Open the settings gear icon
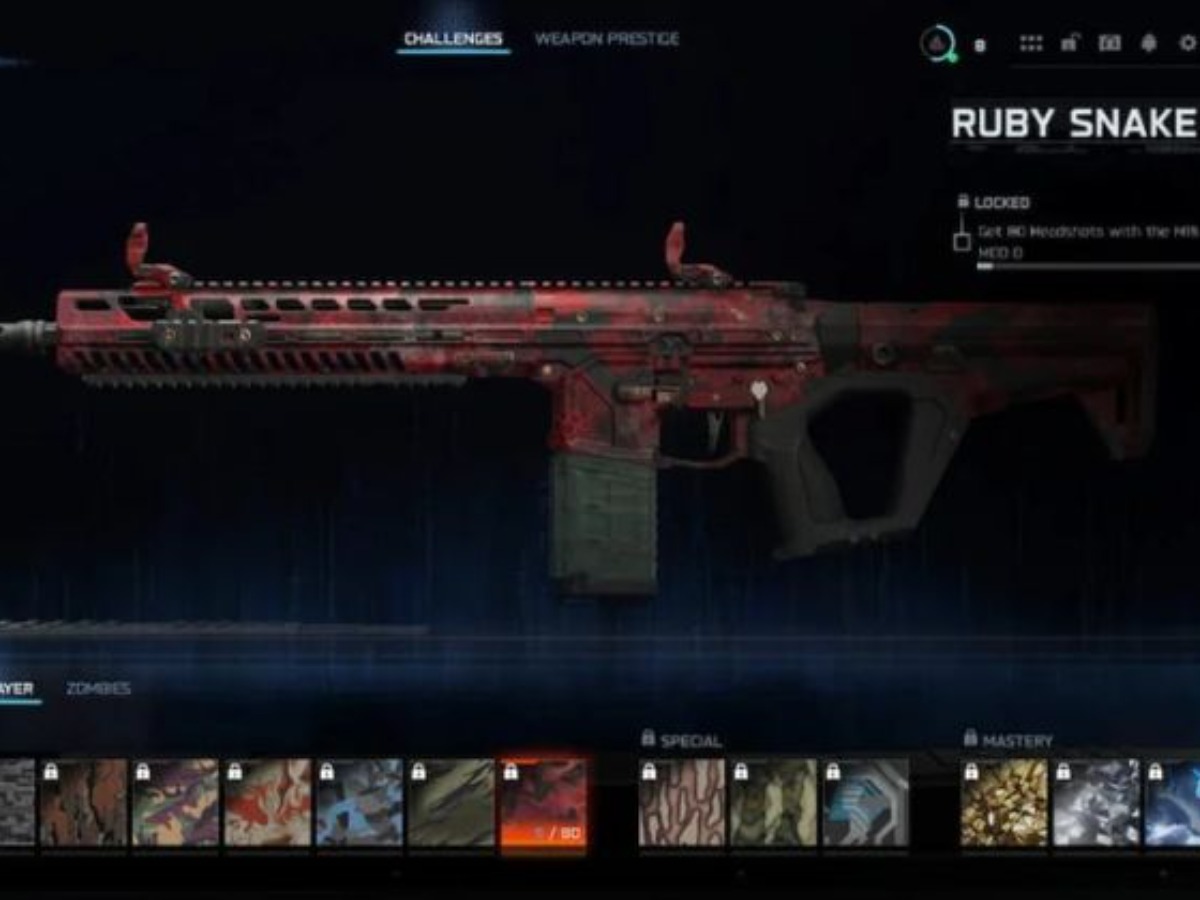This screenshot has width=1200, height=900. (1188, 43)
